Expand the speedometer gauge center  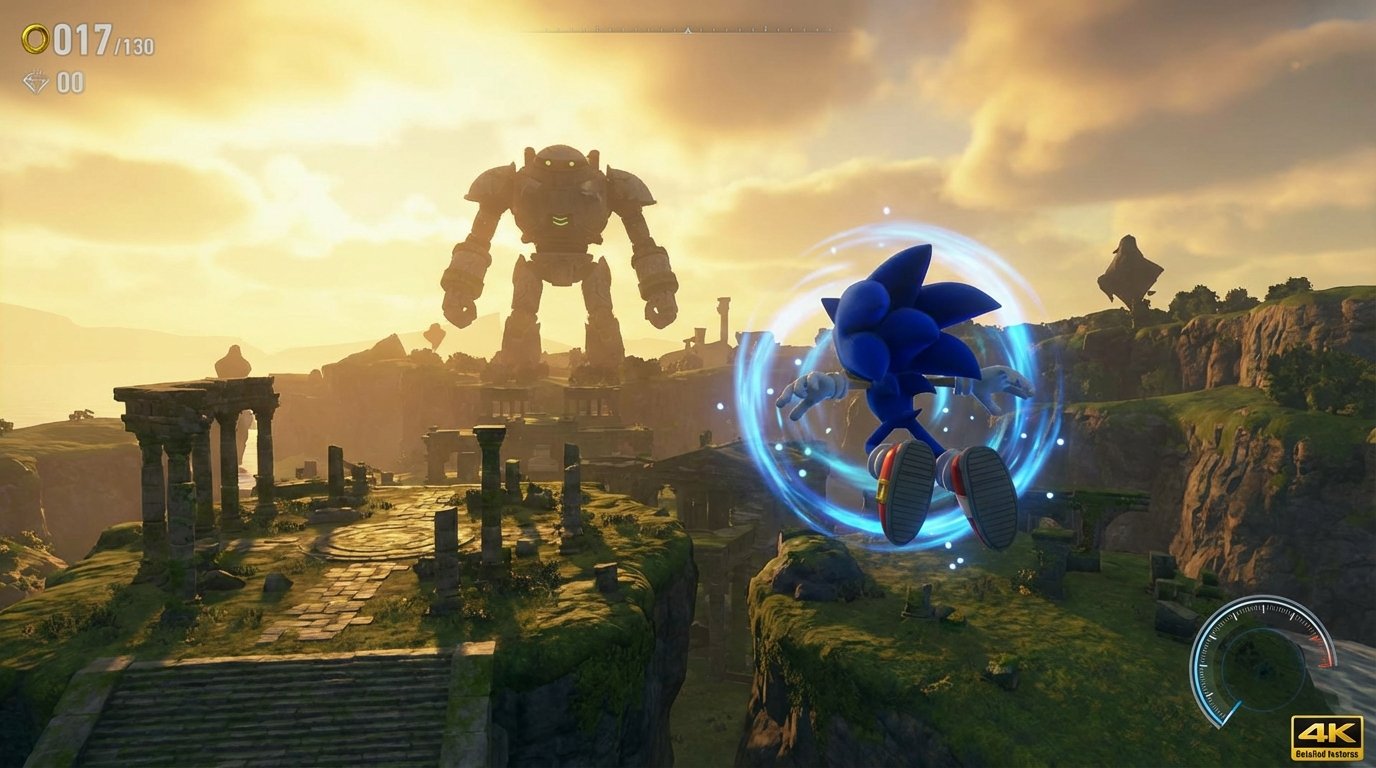1266,666
